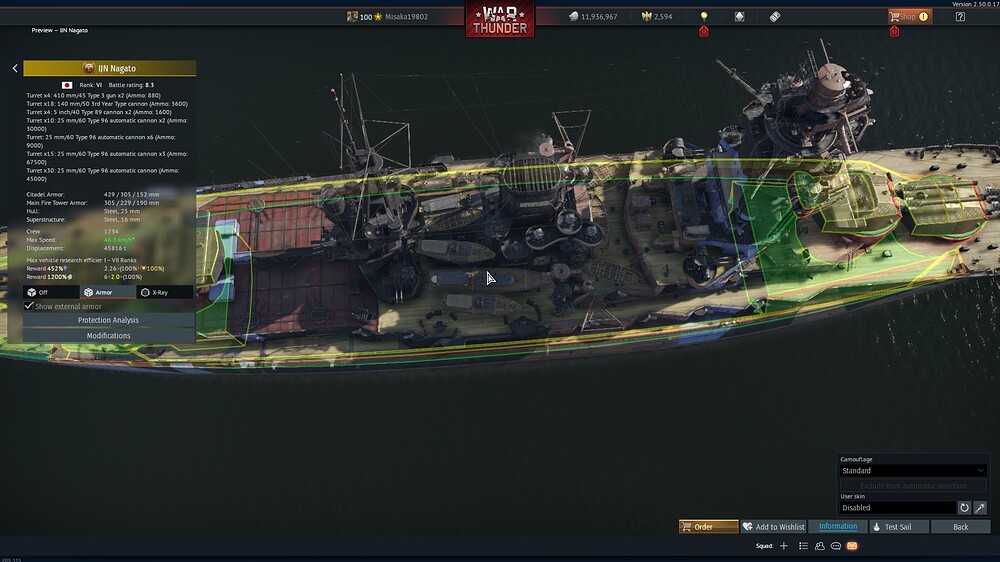Refresh the user skin list
This screenshot has height=562, width=1000.
pos(964,507)
